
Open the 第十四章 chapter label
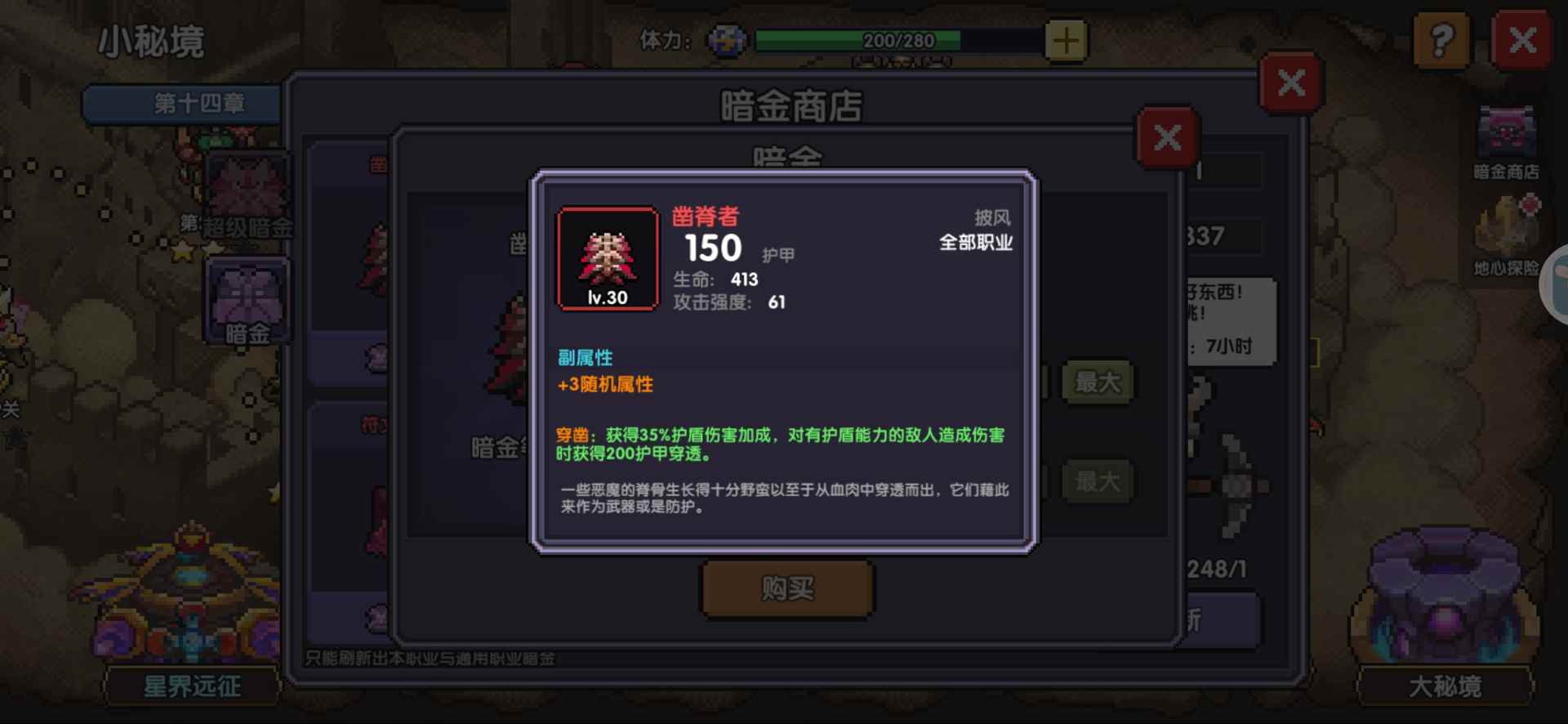point(181,105)
